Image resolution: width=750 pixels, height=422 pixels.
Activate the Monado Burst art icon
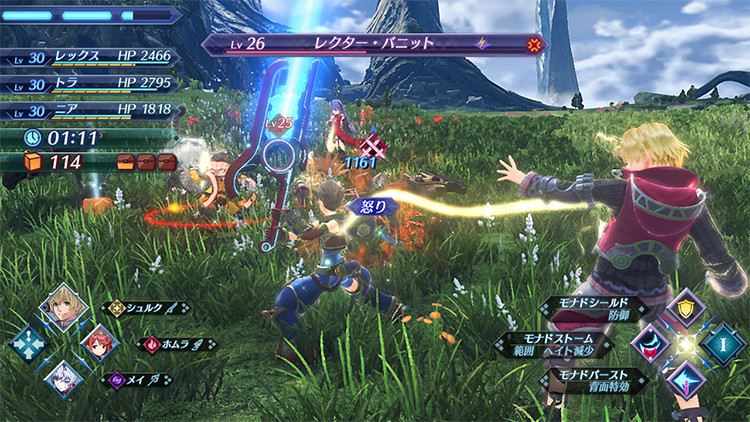[x=688, y=380]
